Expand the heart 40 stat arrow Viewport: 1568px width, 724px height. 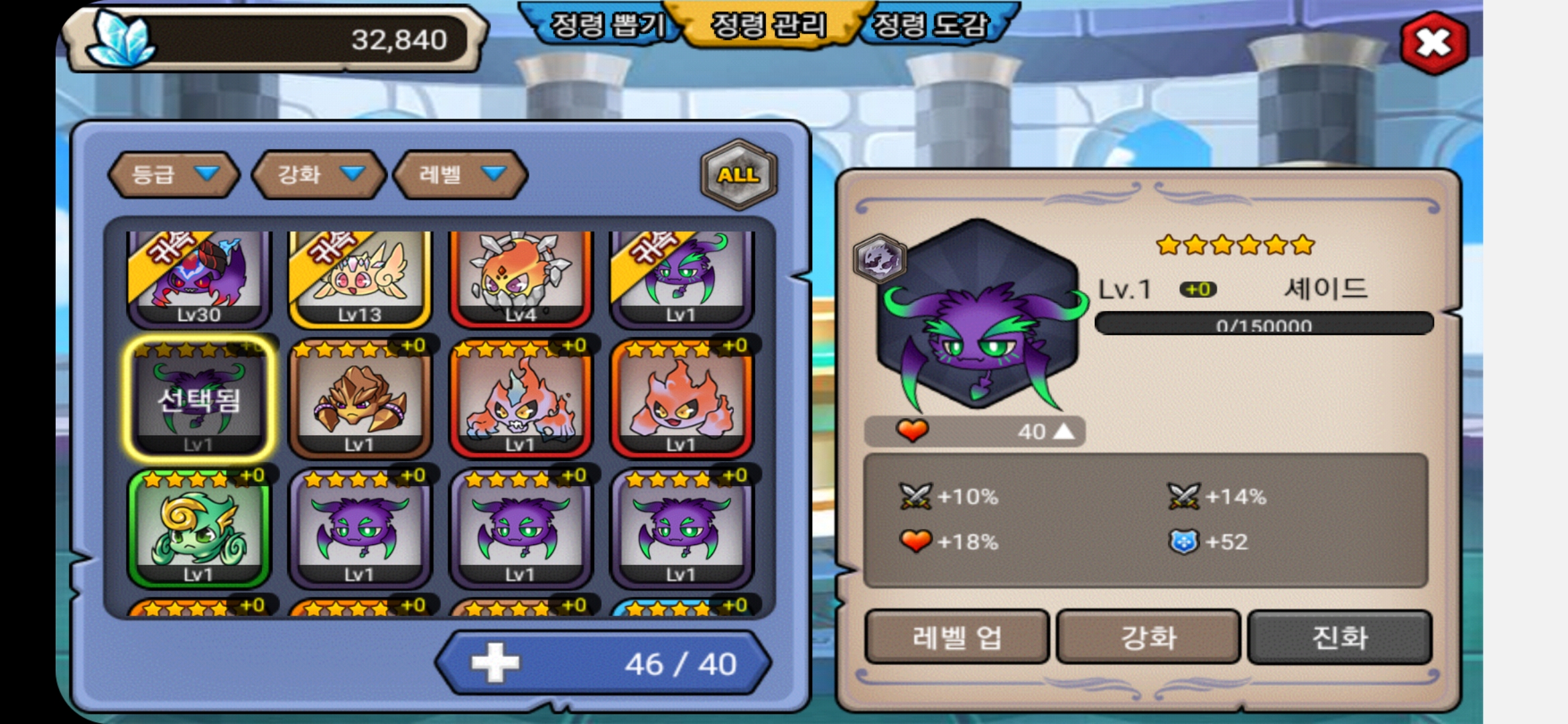(x=1063, y=432)
